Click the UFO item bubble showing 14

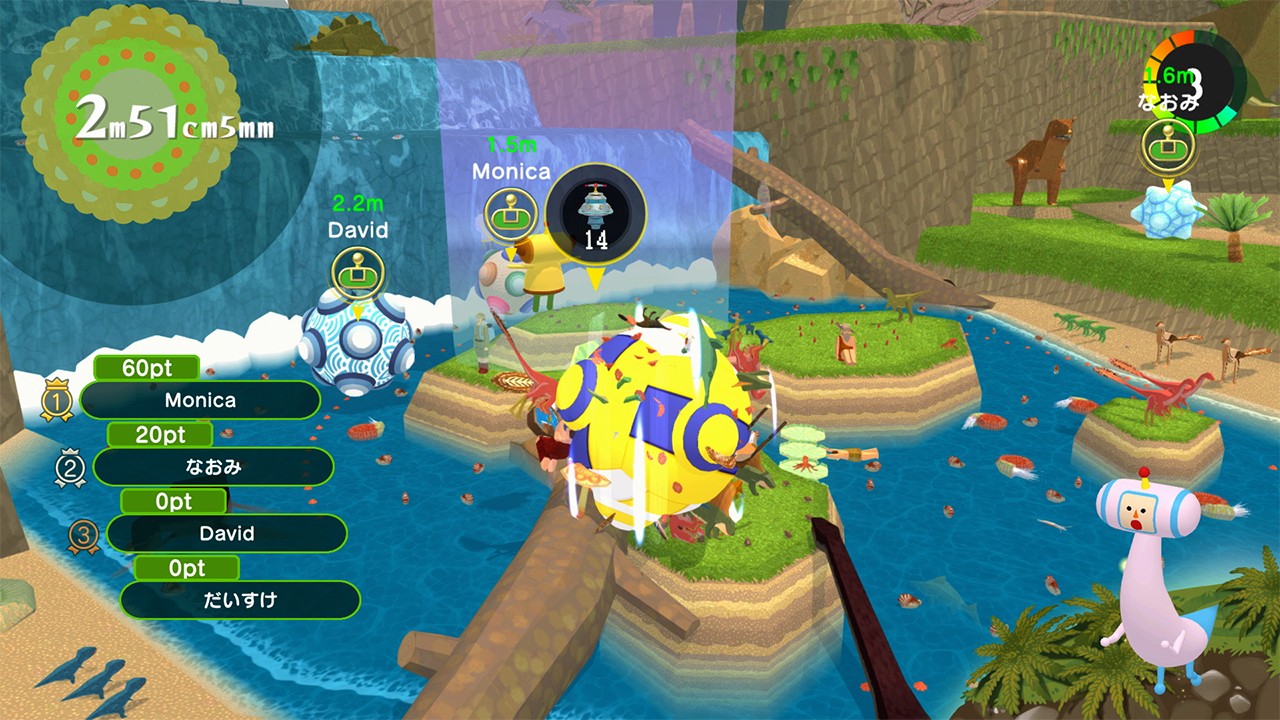tap(596, 214)
